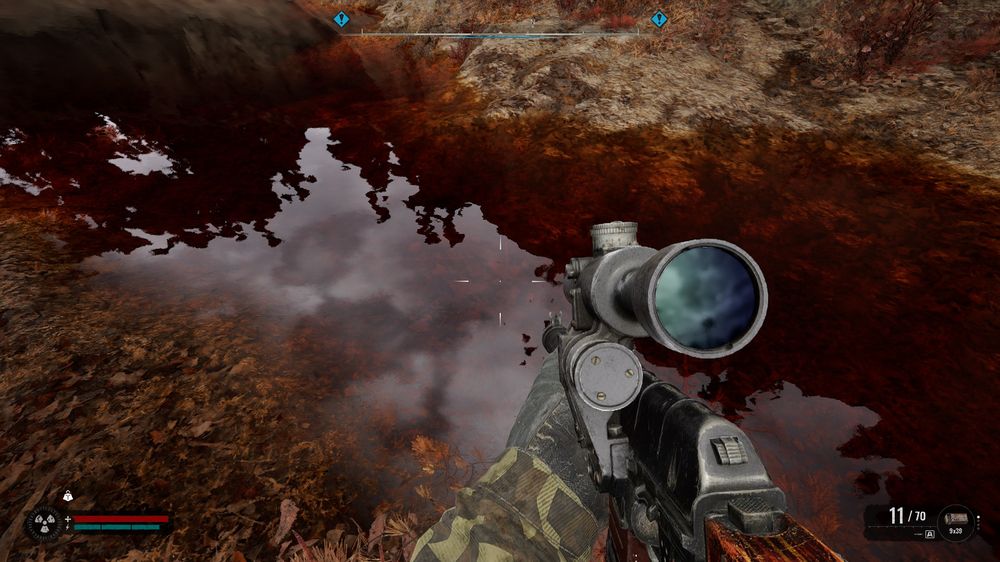Click the compass bar
The width and height of the screenshot is (1000, 562).
tap(500, 34)
